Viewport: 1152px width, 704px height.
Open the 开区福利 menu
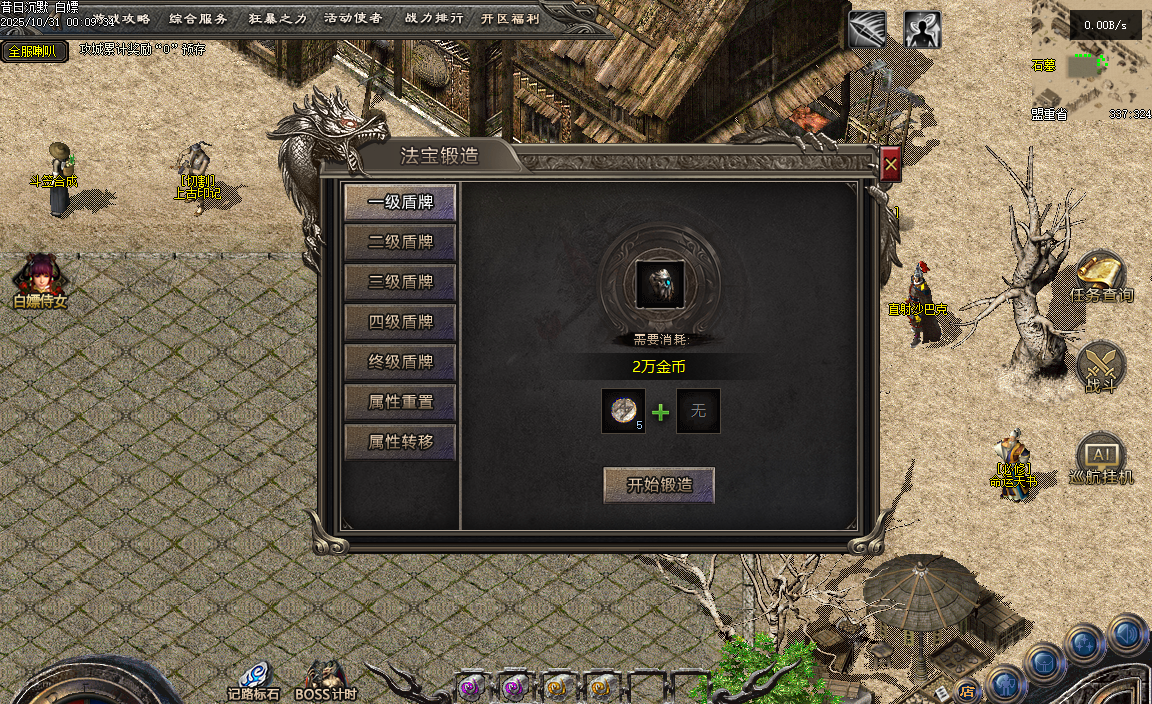tap(510, 18)
